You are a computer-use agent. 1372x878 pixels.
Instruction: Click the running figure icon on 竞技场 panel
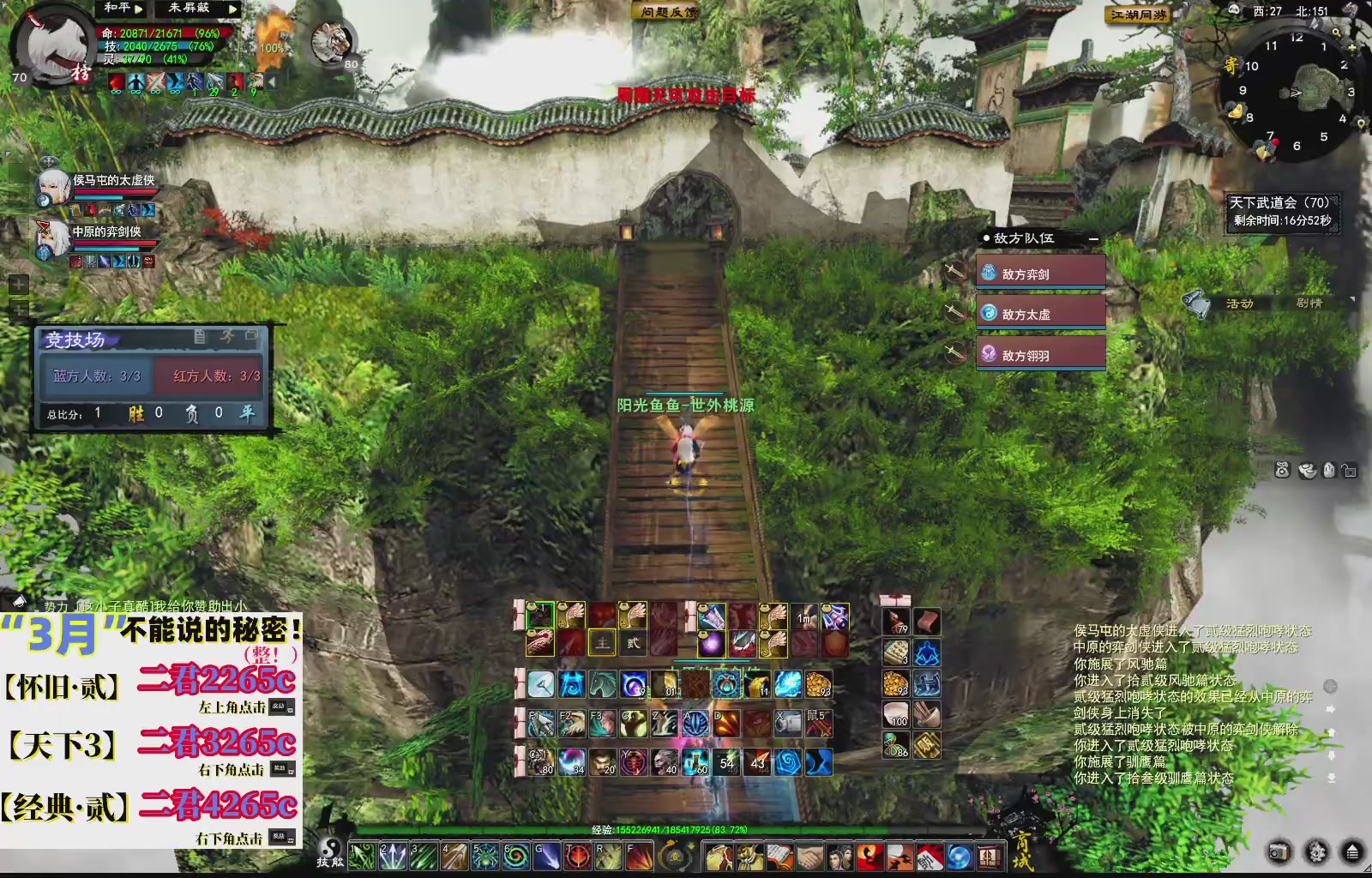coord(229,338)
